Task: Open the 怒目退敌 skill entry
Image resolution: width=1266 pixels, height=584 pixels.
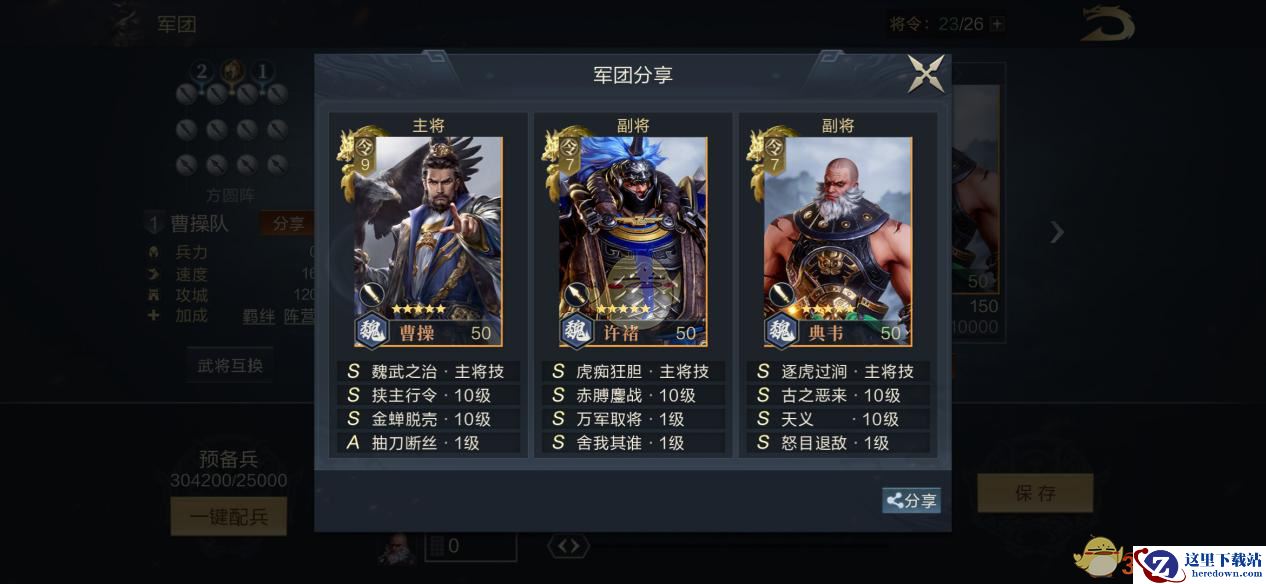Action: pyautogui.click(x=837, y=443)
